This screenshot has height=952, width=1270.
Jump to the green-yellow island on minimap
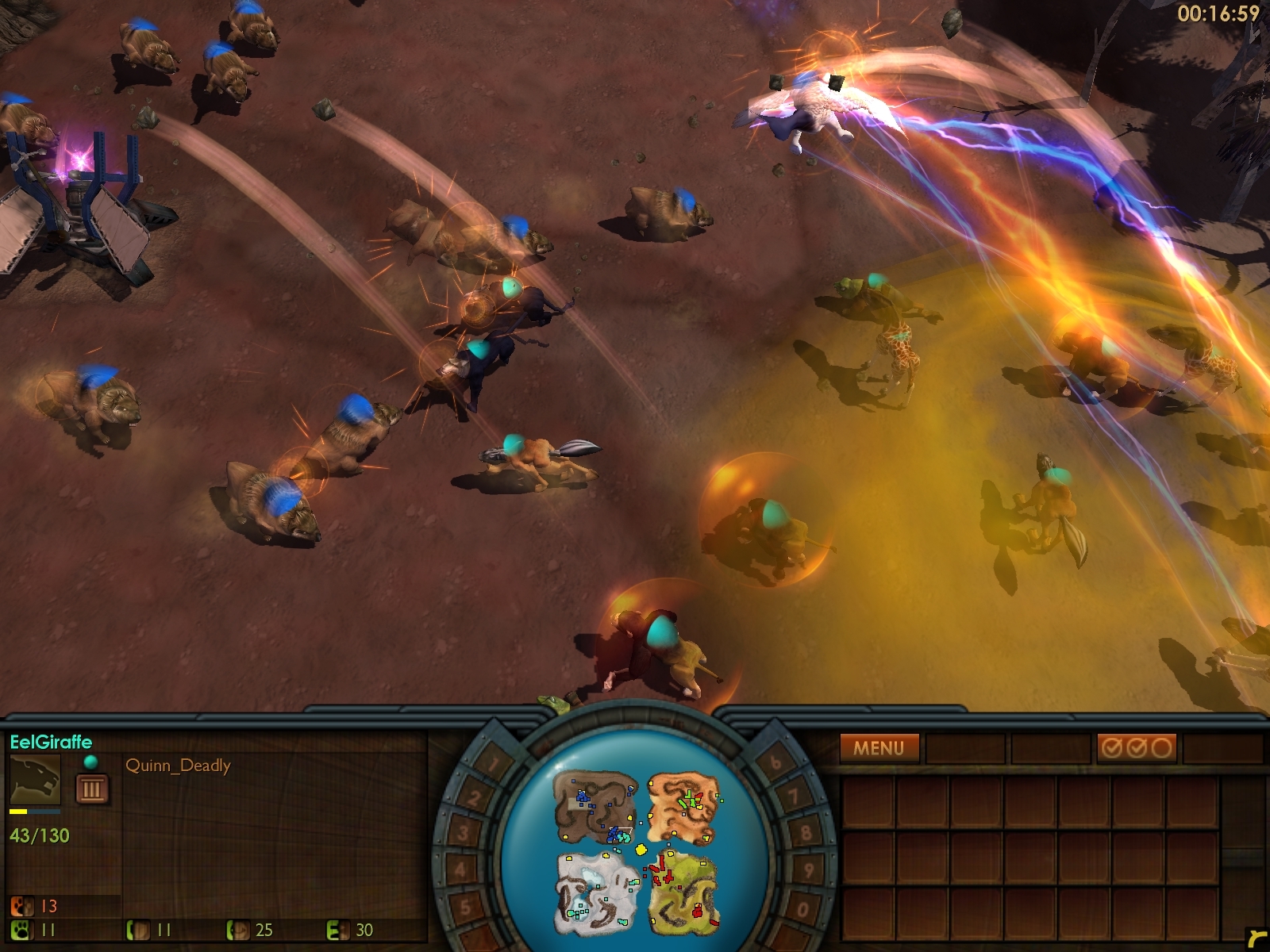point(683,889)
